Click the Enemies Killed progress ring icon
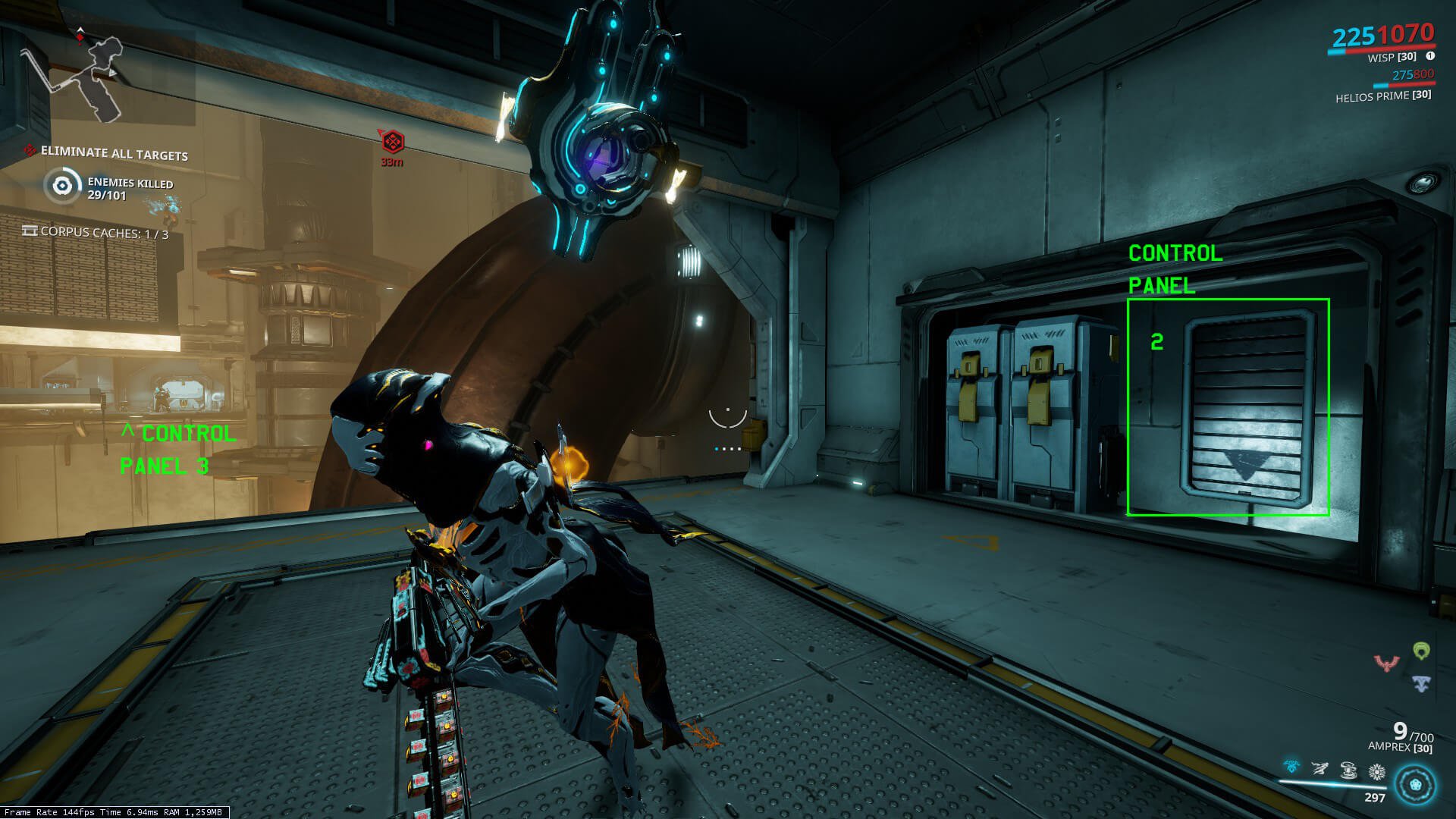 (62, 186)
